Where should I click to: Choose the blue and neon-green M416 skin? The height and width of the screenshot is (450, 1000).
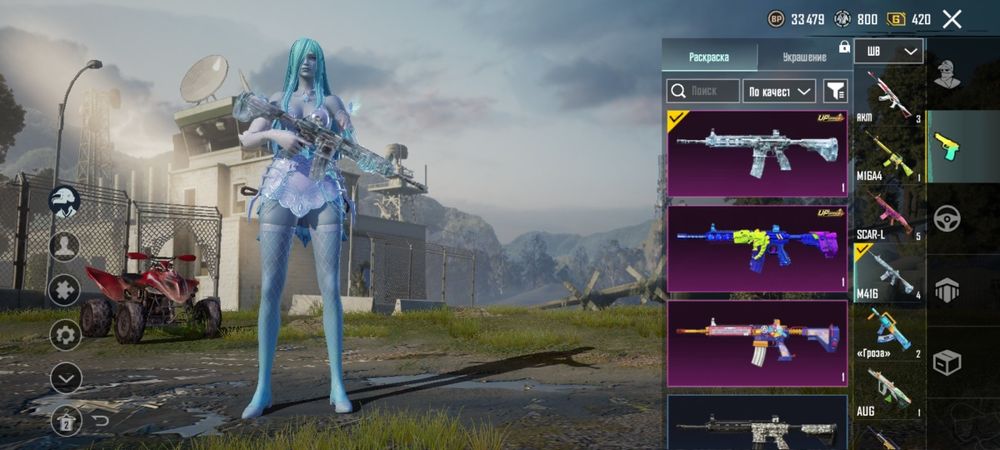click(757, 248)
